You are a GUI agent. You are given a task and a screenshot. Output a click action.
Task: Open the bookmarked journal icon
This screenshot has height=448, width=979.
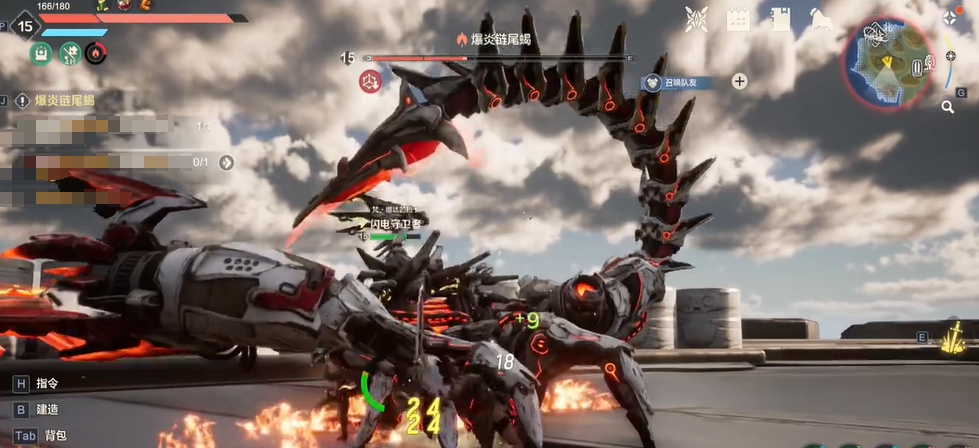(781, 18)
